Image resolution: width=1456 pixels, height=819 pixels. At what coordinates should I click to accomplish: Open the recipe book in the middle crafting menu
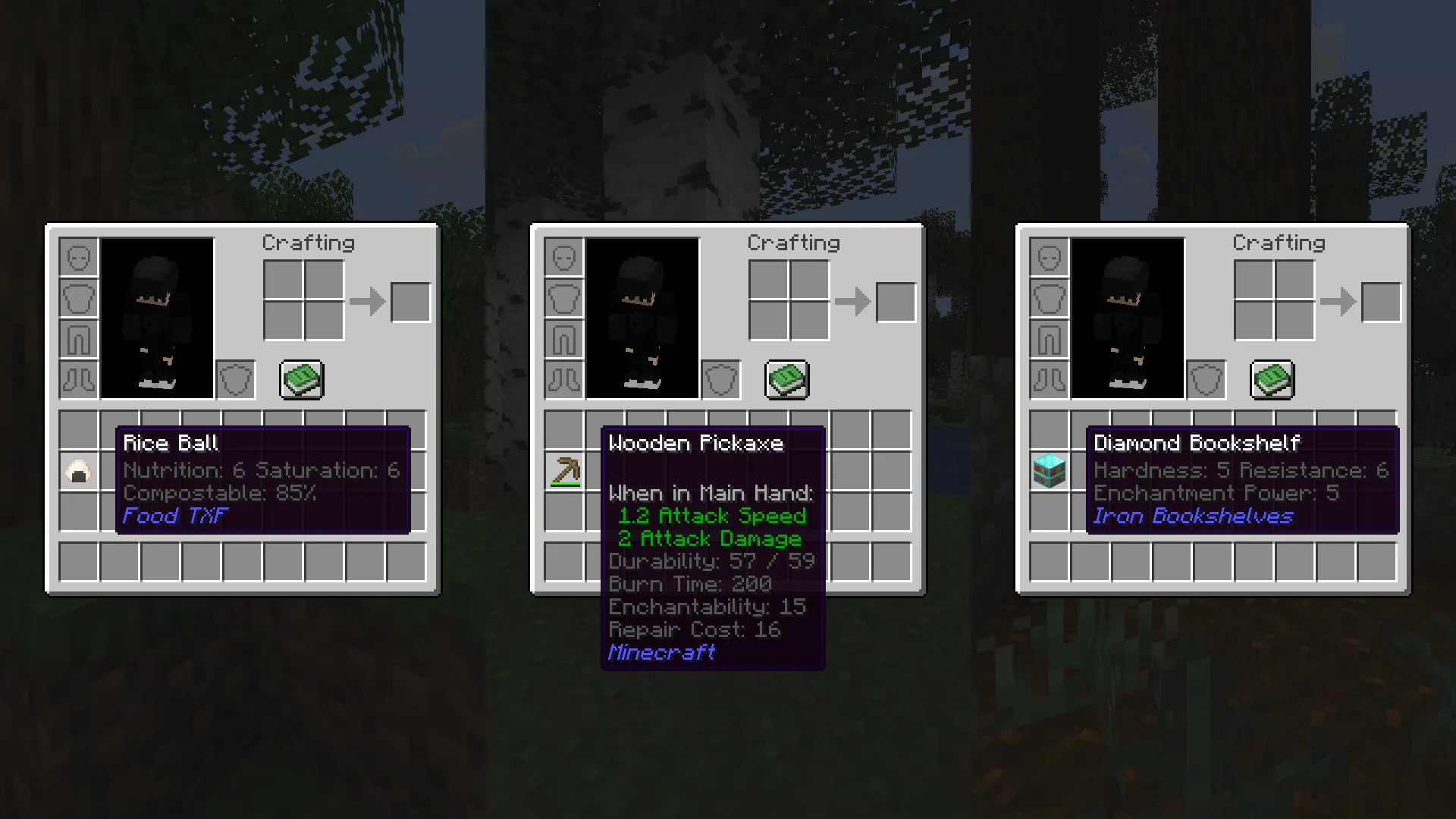(786, 380)
